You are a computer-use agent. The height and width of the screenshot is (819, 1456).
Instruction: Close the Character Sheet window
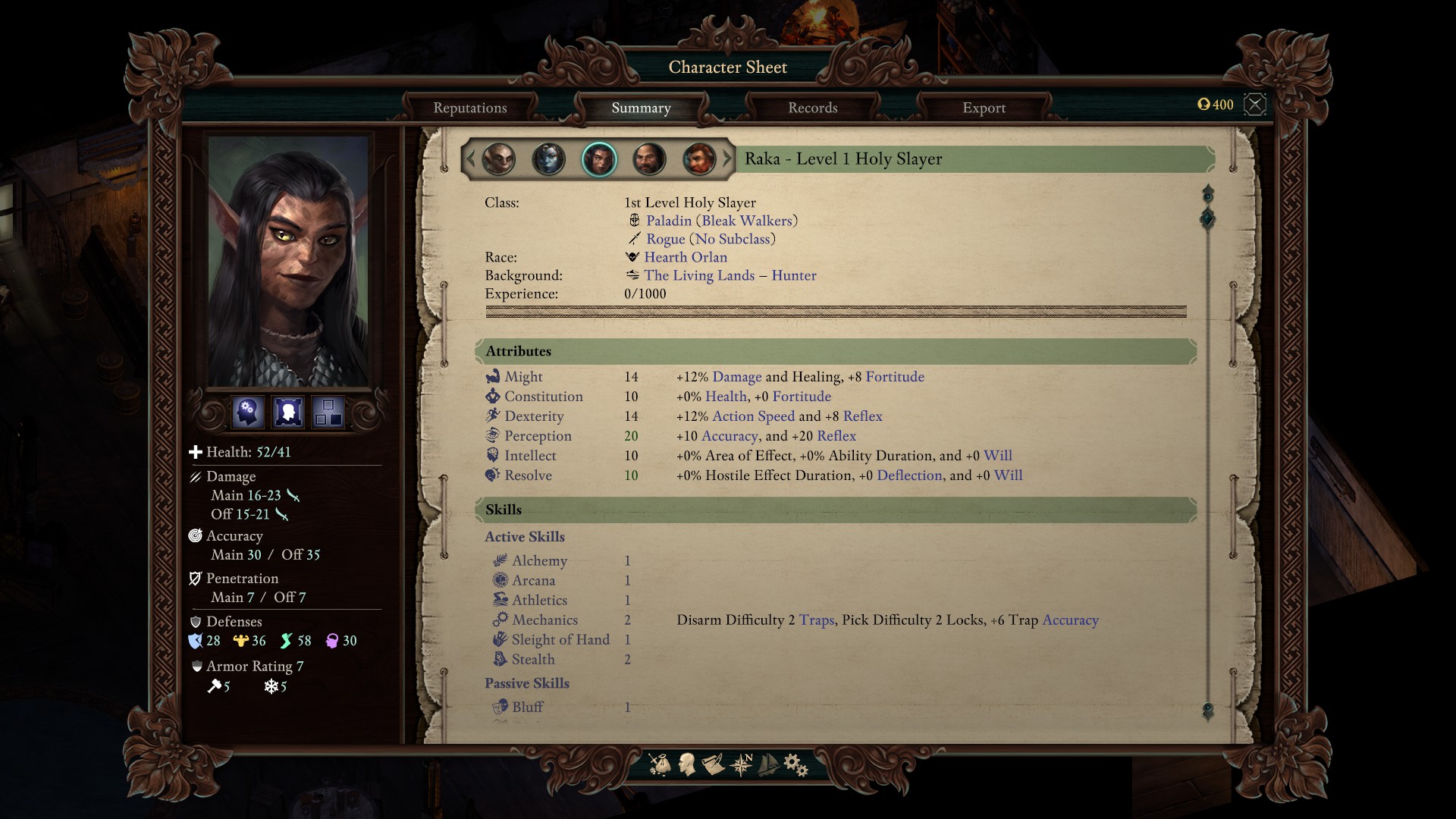point(1255,105)
